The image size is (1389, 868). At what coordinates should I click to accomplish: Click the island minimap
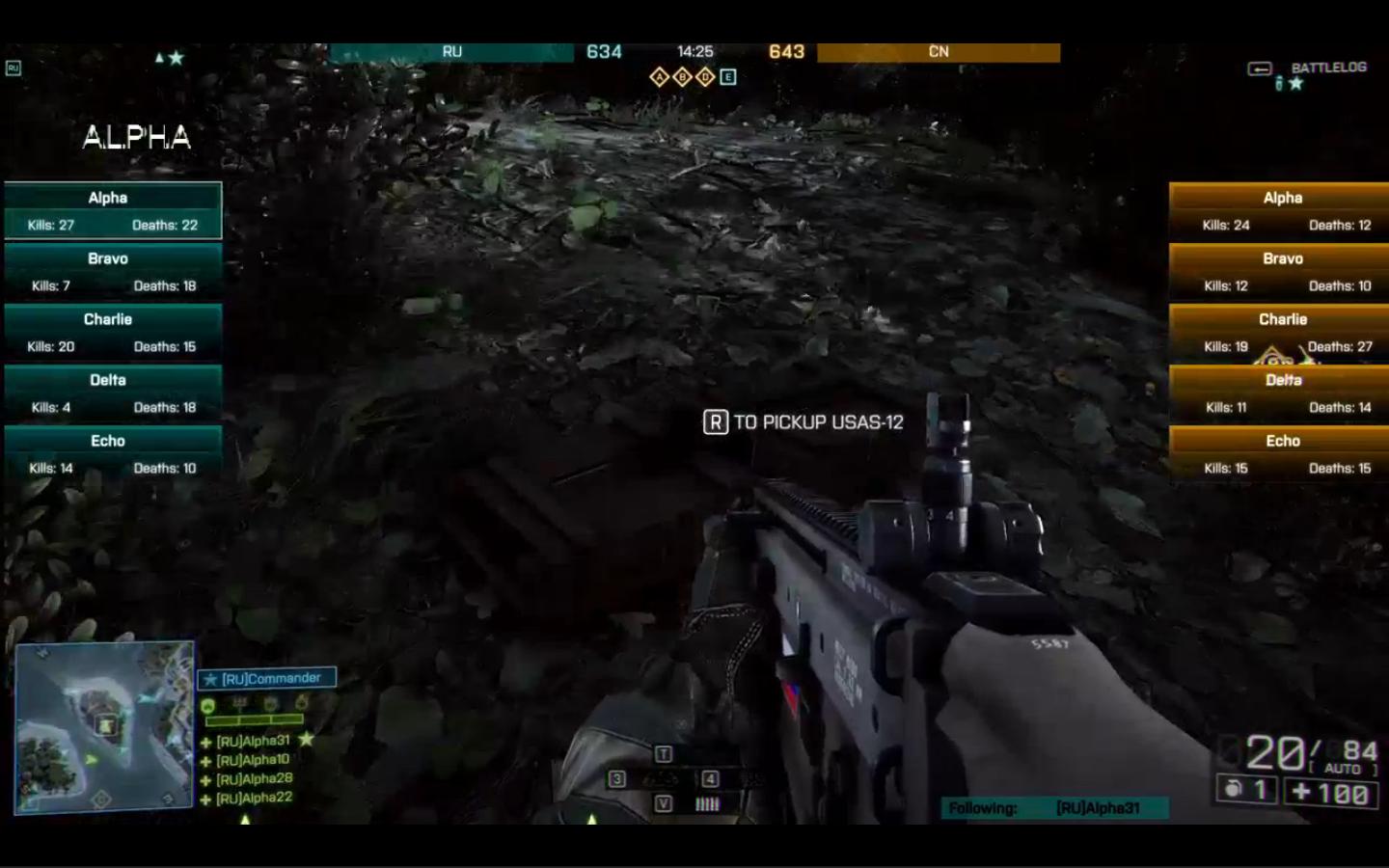click(x=104, y=727)
